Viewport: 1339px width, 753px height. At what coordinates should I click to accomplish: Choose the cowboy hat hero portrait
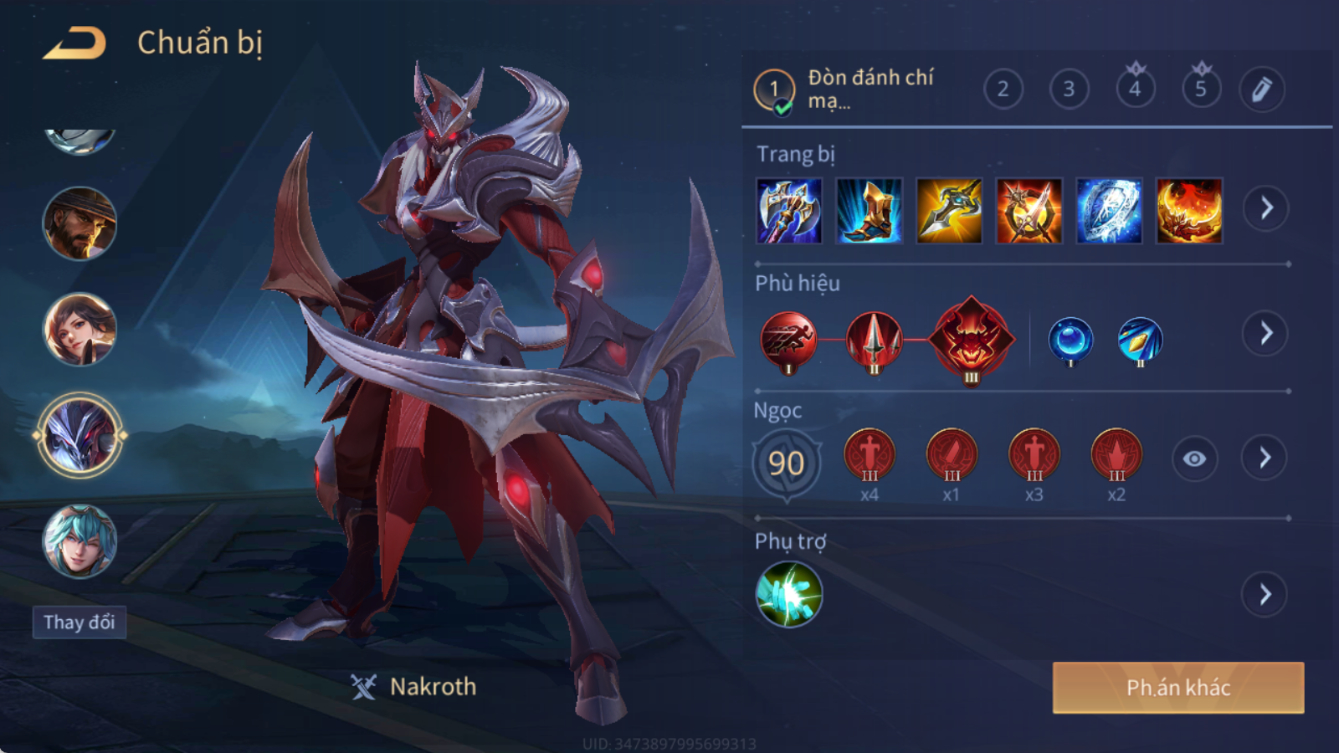[80, 223]
